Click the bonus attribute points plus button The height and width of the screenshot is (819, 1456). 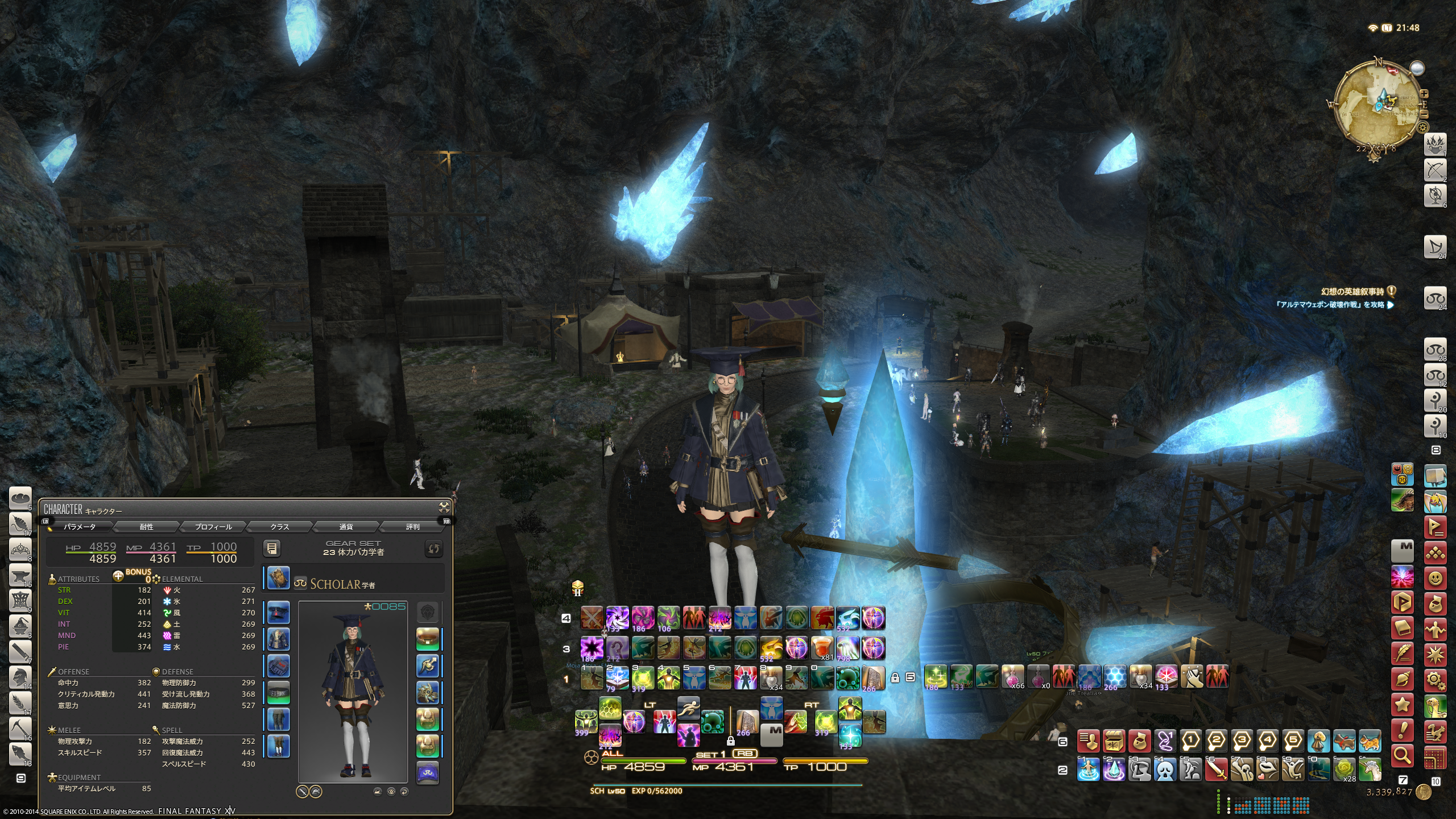tap(118, 576)
